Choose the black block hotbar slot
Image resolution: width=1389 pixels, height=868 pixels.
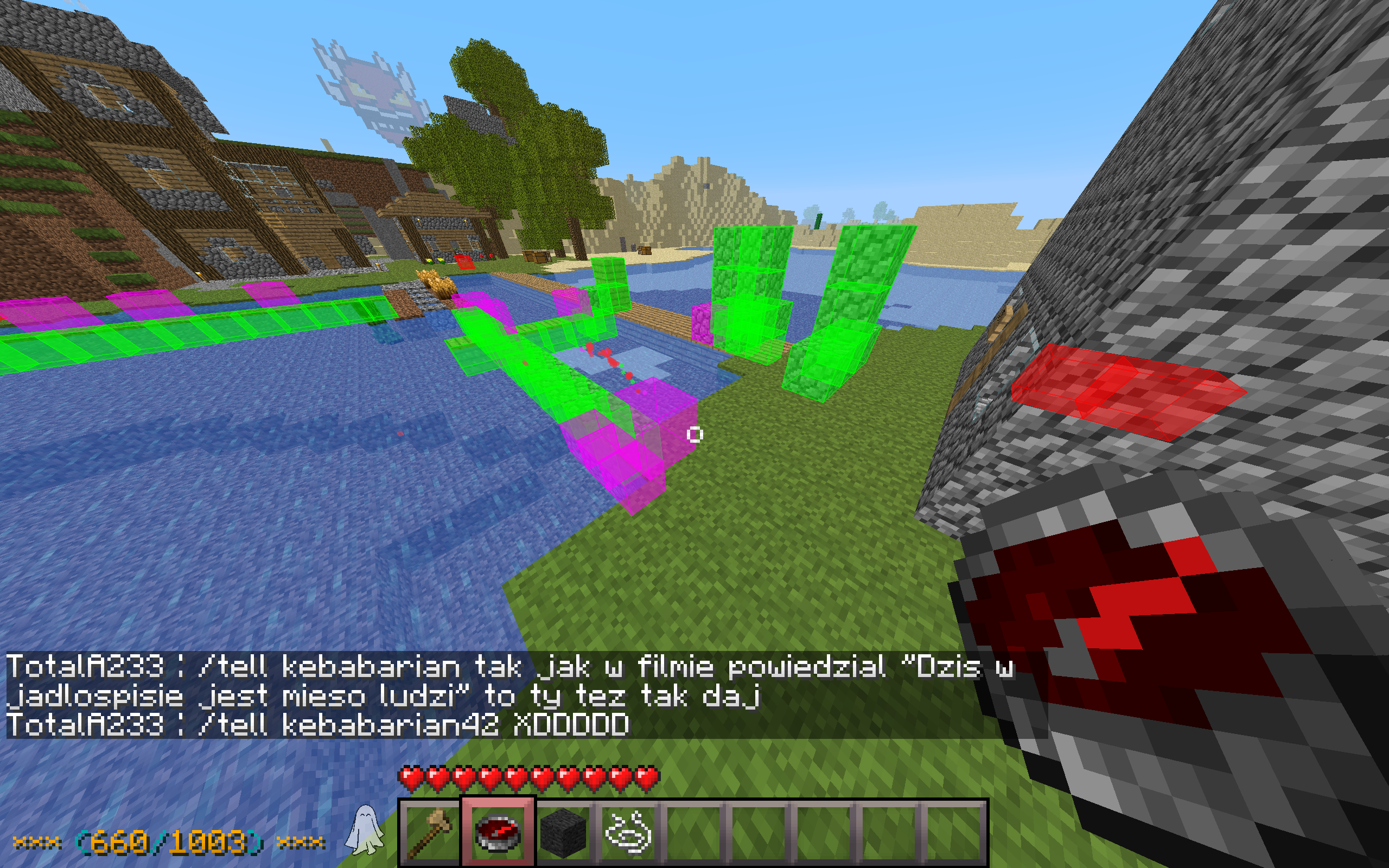[x=563, y=832]
